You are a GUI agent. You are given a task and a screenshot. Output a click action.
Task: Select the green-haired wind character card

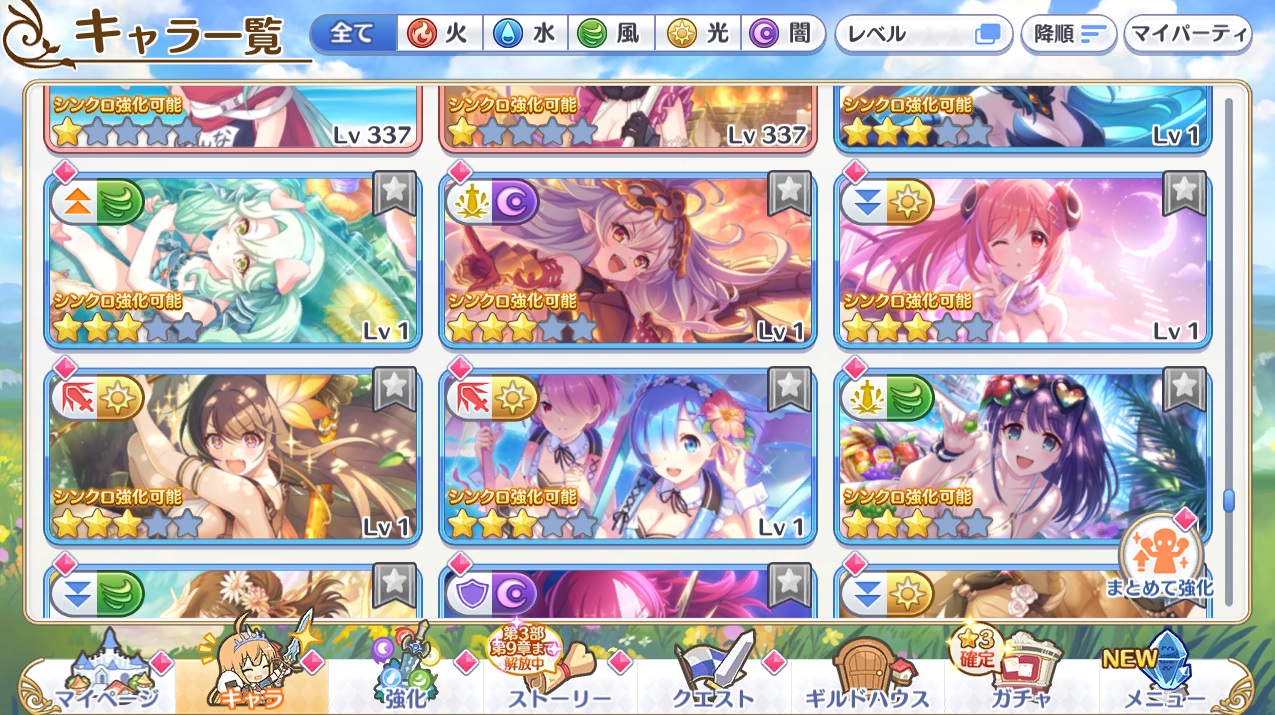coord(233,260)
